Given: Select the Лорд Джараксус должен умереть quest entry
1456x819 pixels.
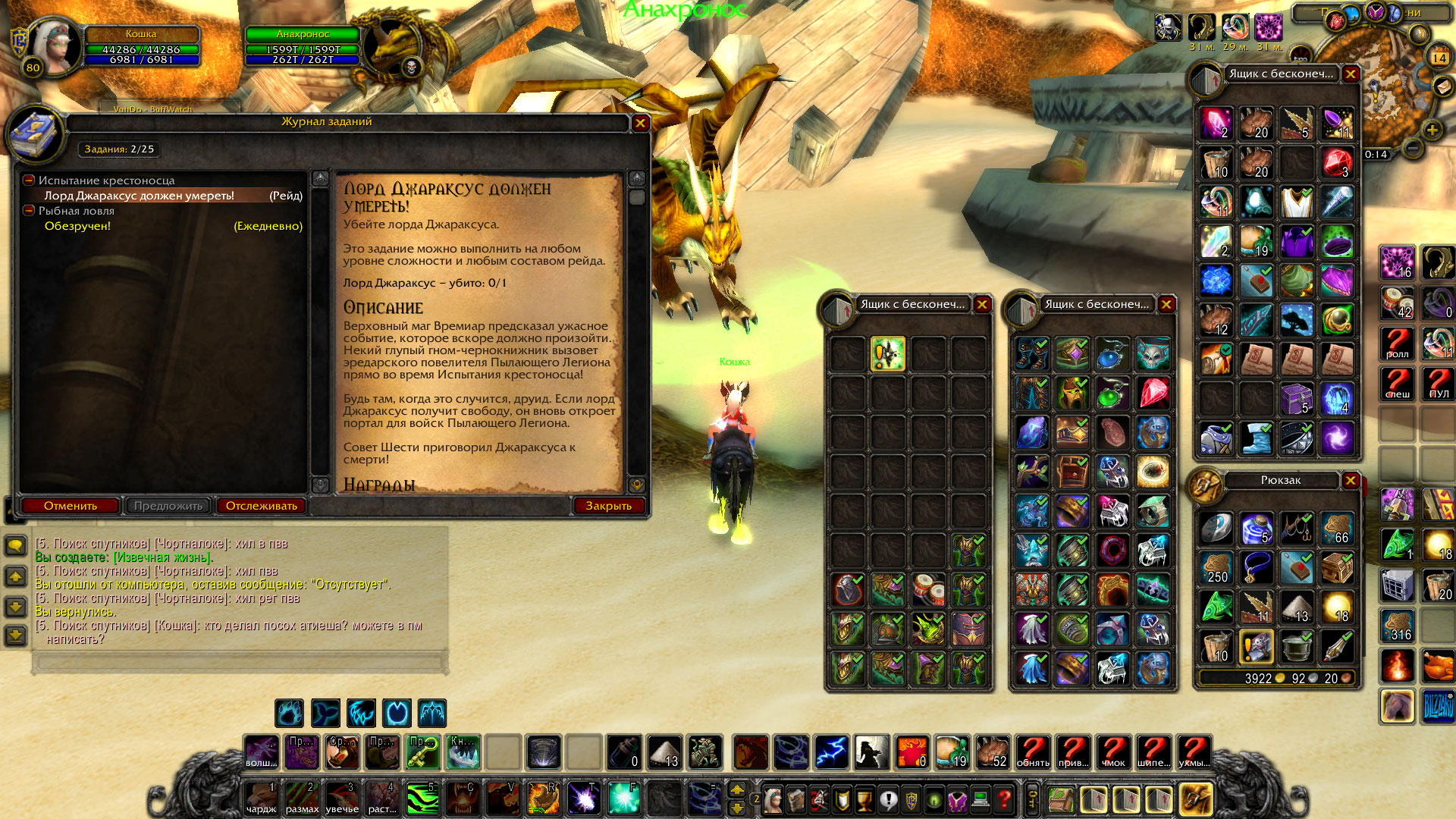Looking at the screenshot, I should pyautogui.click(x=139, y=196).
